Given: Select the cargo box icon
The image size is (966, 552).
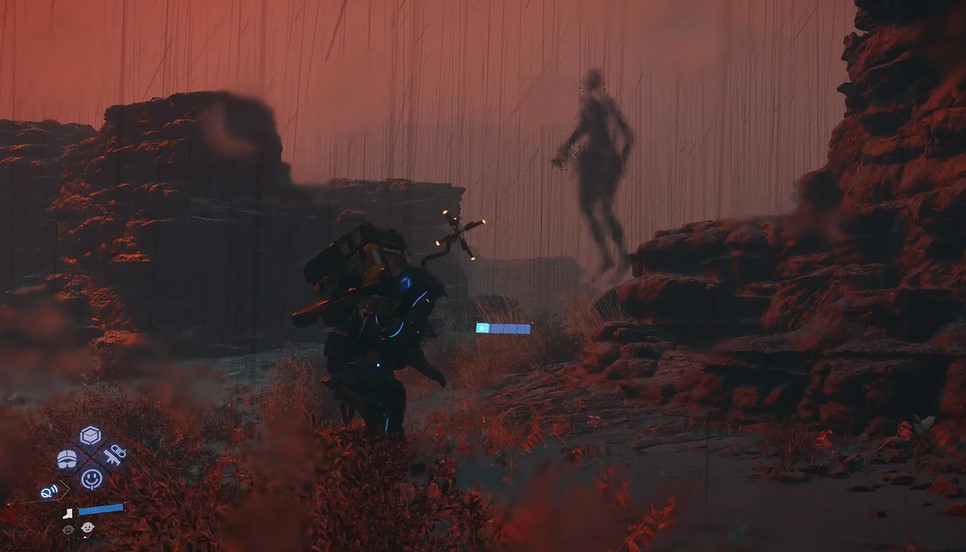Looking at the screenshot, I should 91,435.
